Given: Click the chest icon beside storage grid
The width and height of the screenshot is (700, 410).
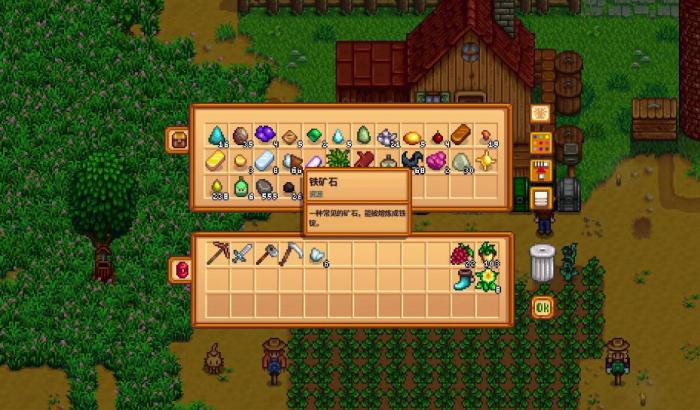Looking at the screenshot, I should coord(181,139).
